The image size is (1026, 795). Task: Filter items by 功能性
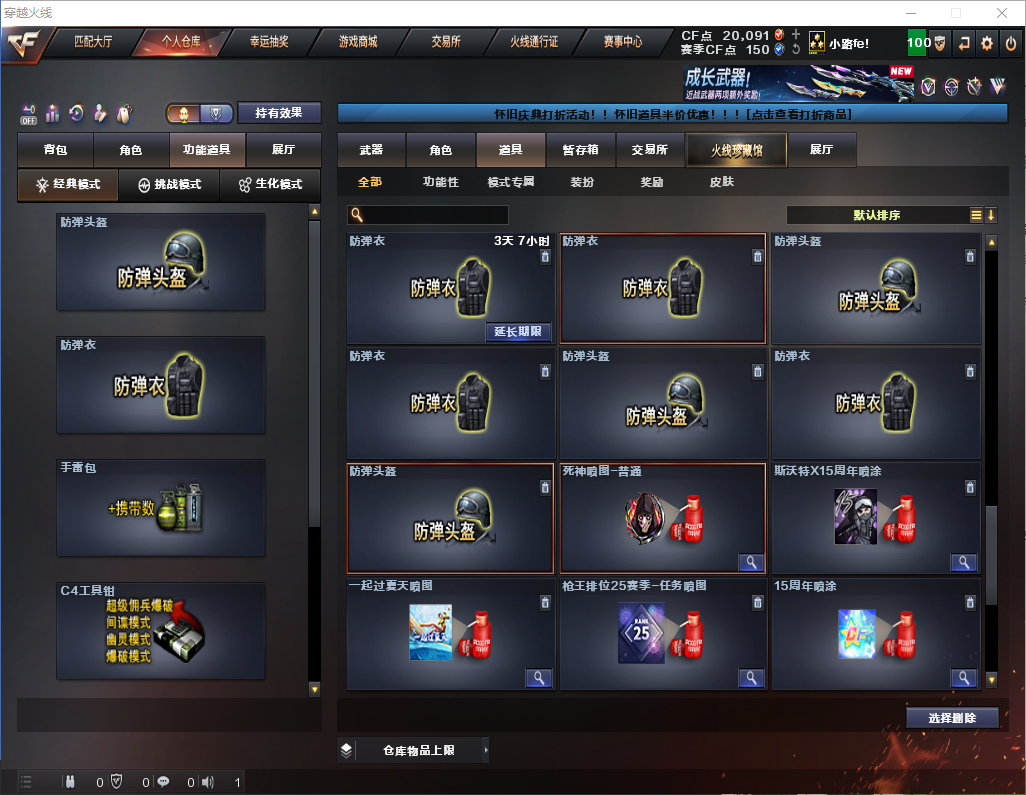[x=441, y=182]
